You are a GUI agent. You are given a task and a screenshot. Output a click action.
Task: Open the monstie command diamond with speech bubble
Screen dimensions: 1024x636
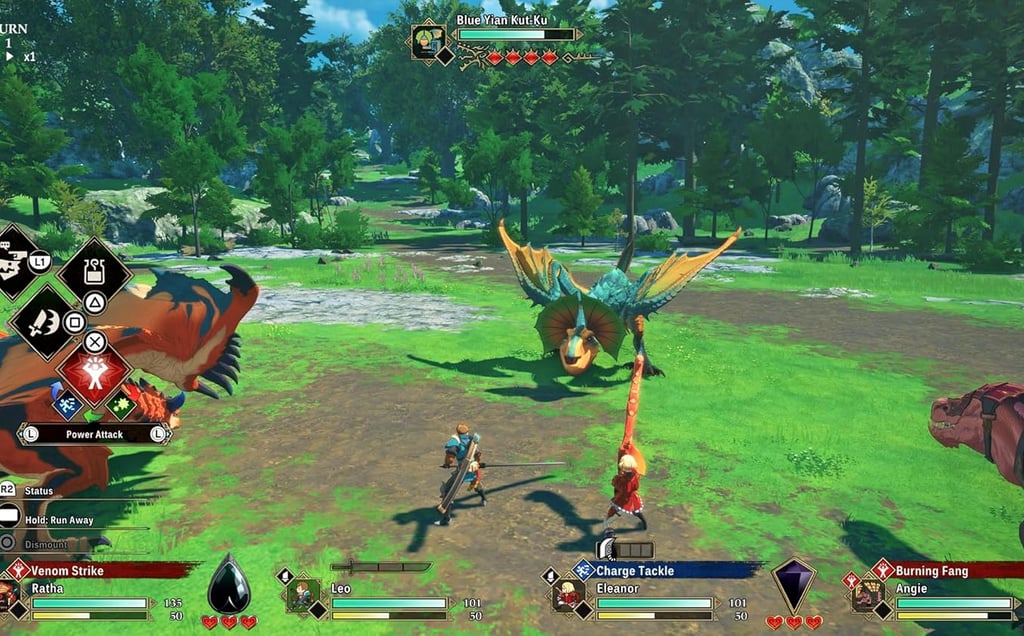14,262
